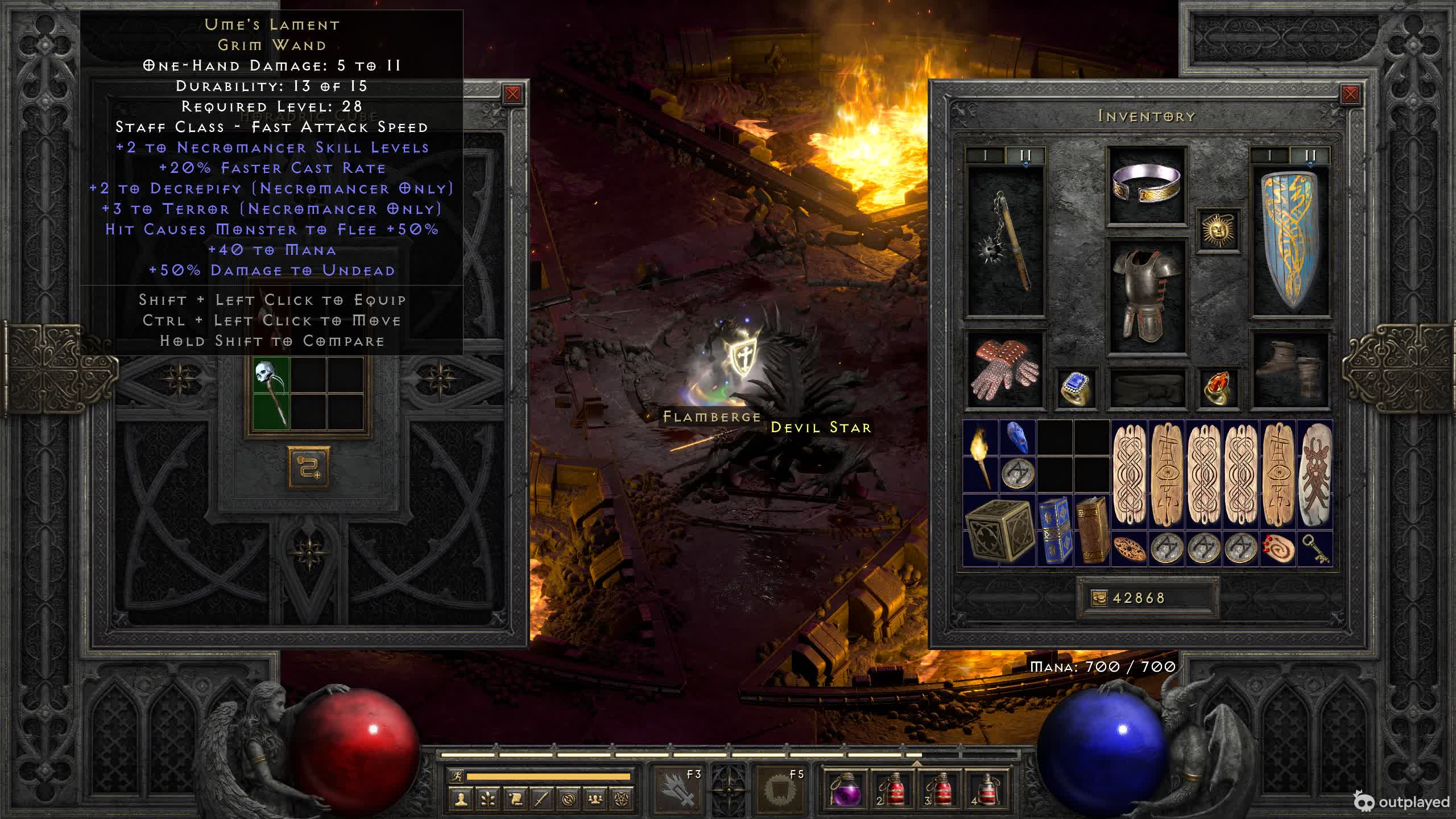1456x819 pixels.
Task: Pick up the torch charm
Action: coord(981,456)
